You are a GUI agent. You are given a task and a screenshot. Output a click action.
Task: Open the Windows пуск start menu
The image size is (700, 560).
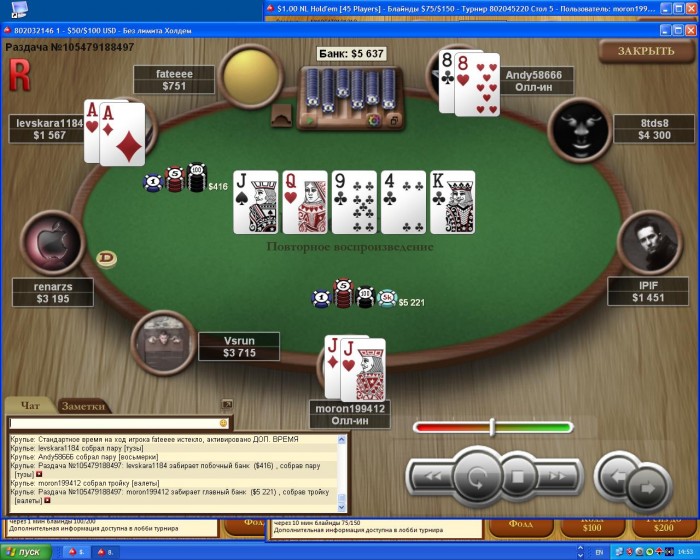tap(22, 552)
